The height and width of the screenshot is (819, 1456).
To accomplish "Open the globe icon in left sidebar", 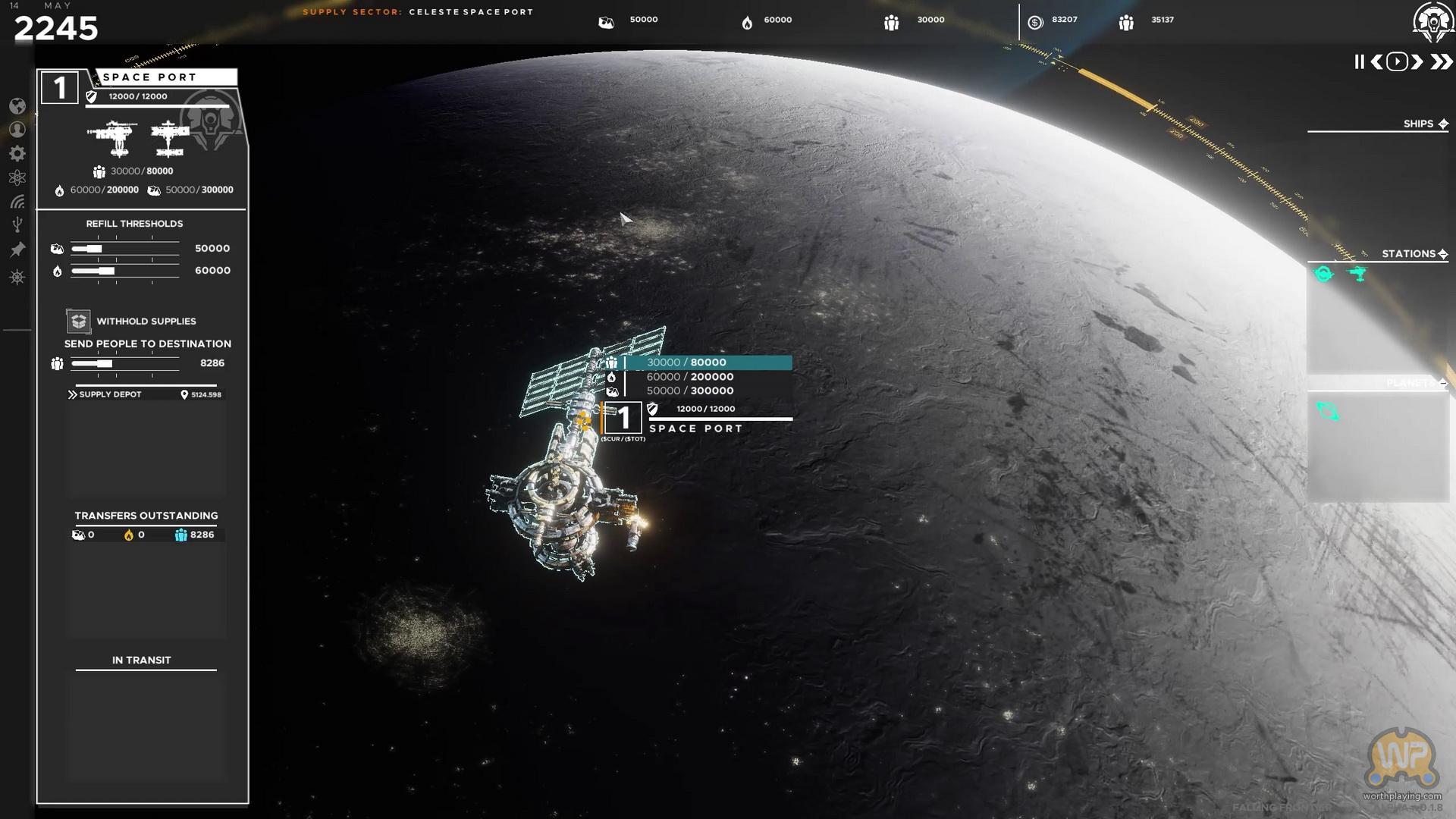I will [x=17, y=106].
